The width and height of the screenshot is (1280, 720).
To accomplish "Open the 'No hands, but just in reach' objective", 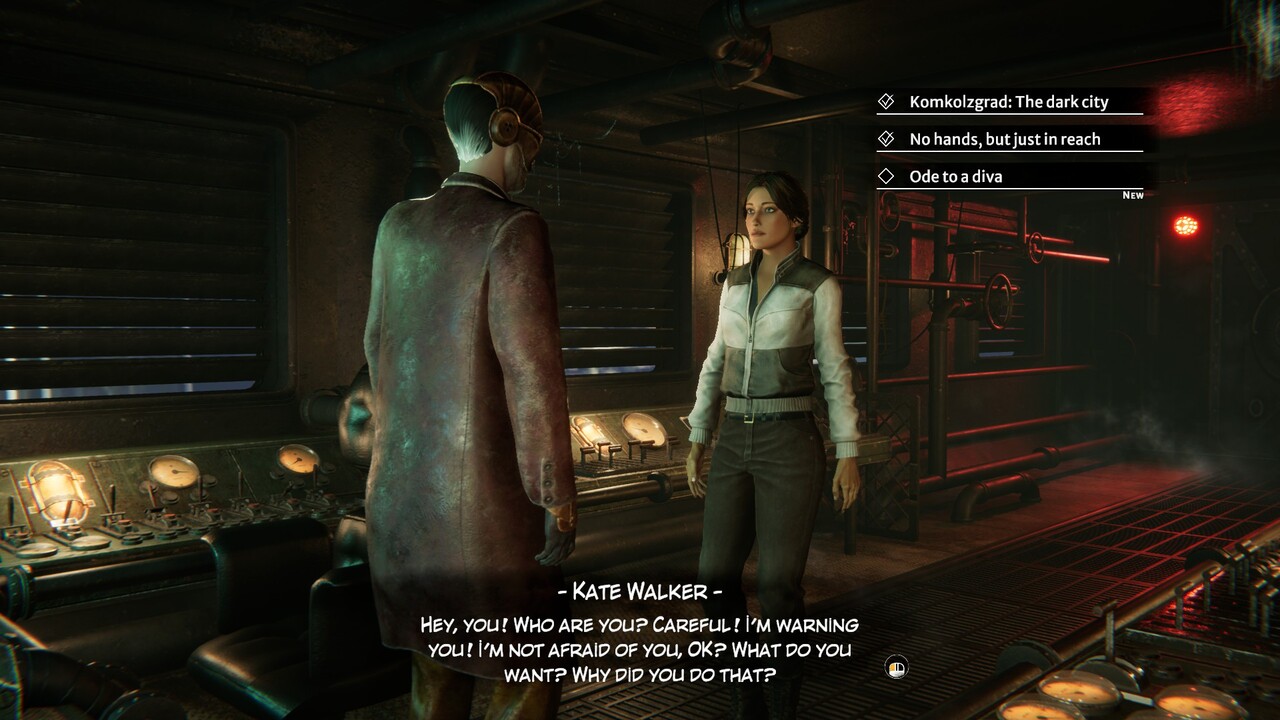I will pos(1004,139).
